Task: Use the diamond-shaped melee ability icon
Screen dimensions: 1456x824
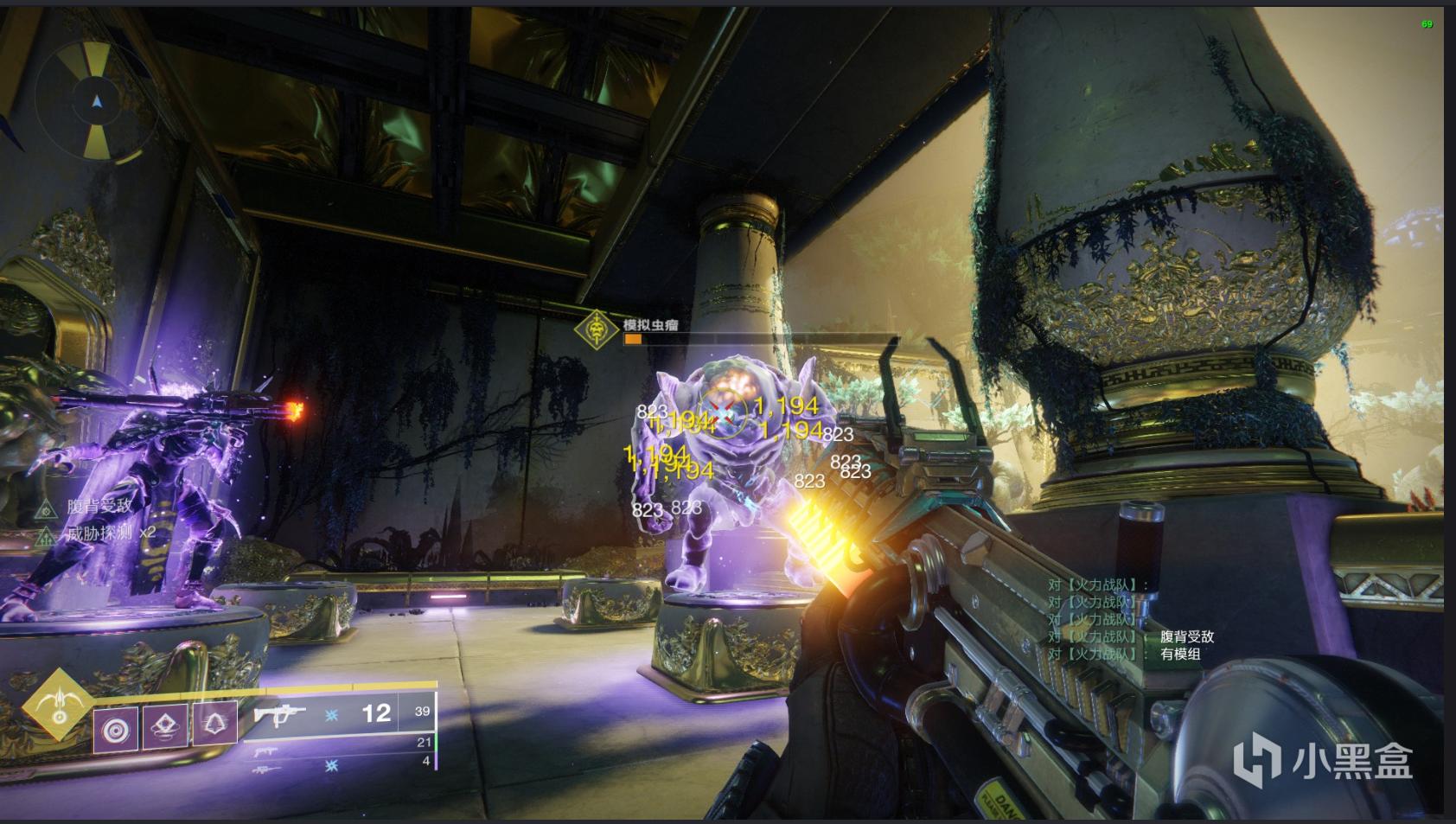Action: point(165,726)
